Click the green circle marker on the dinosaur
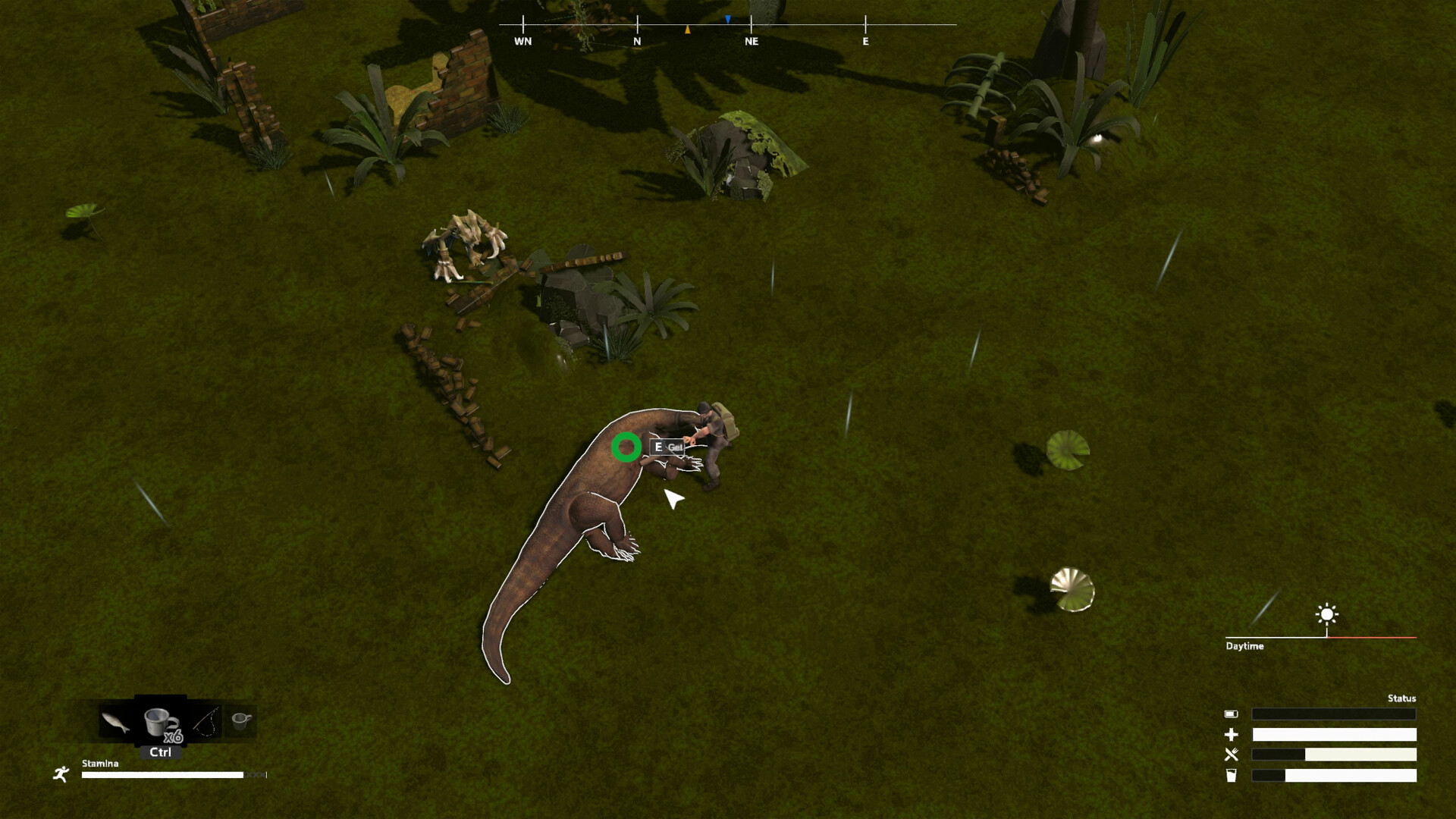The height and width of the screenshot is (819, 1456). 625,447
